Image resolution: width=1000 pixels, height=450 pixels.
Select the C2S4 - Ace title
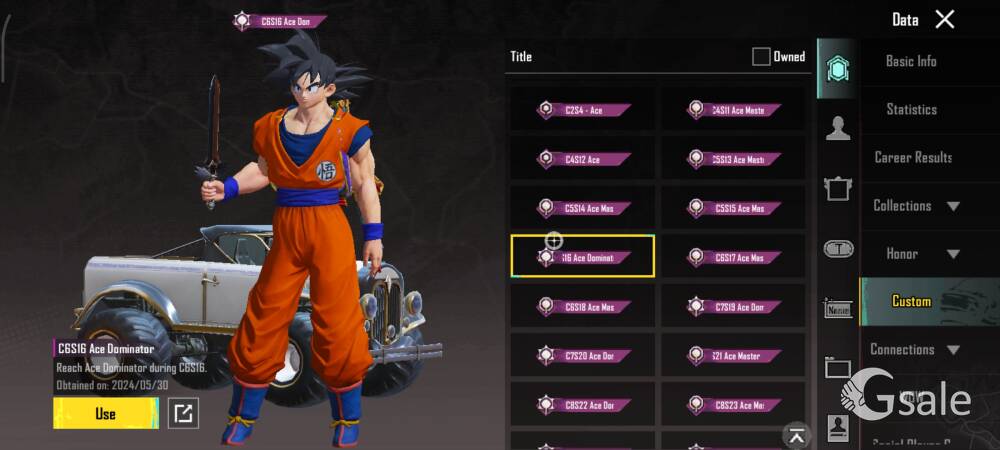pos(583,109)
